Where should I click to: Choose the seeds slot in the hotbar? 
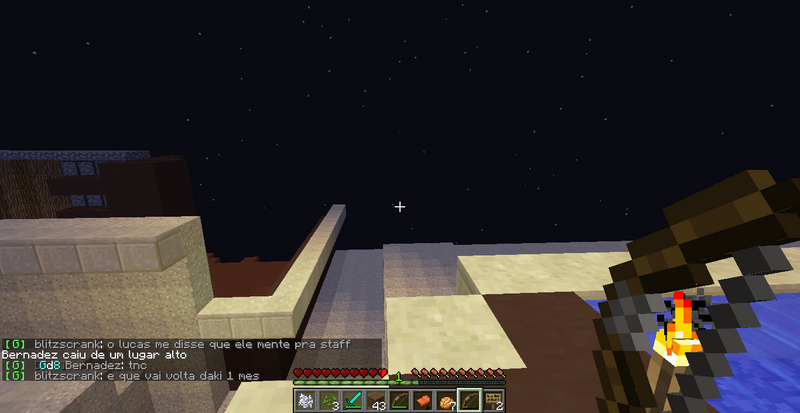pos(329,401)
